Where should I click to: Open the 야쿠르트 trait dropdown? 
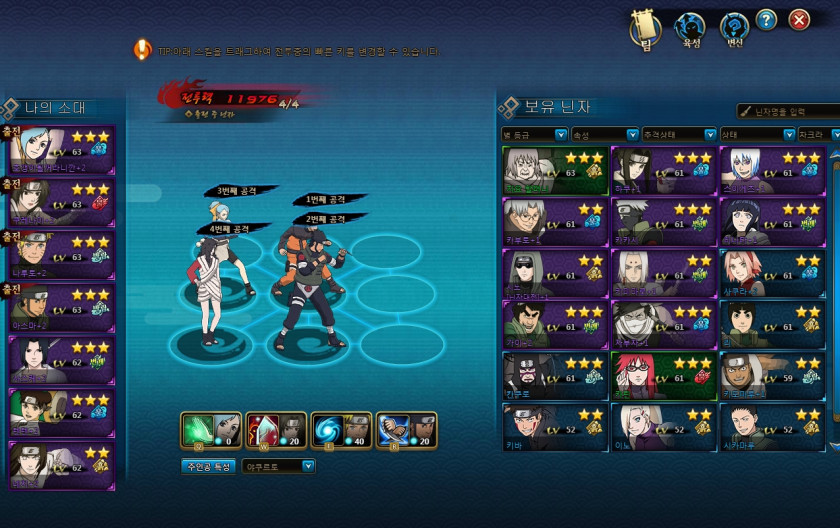(279, 466)
